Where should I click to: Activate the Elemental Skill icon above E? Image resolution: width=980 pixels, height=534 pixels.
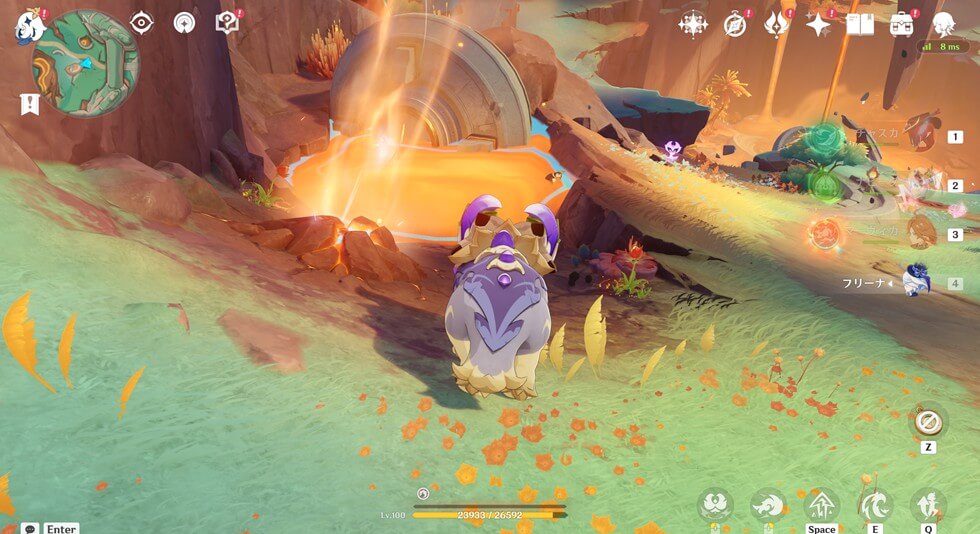[874, 504]
